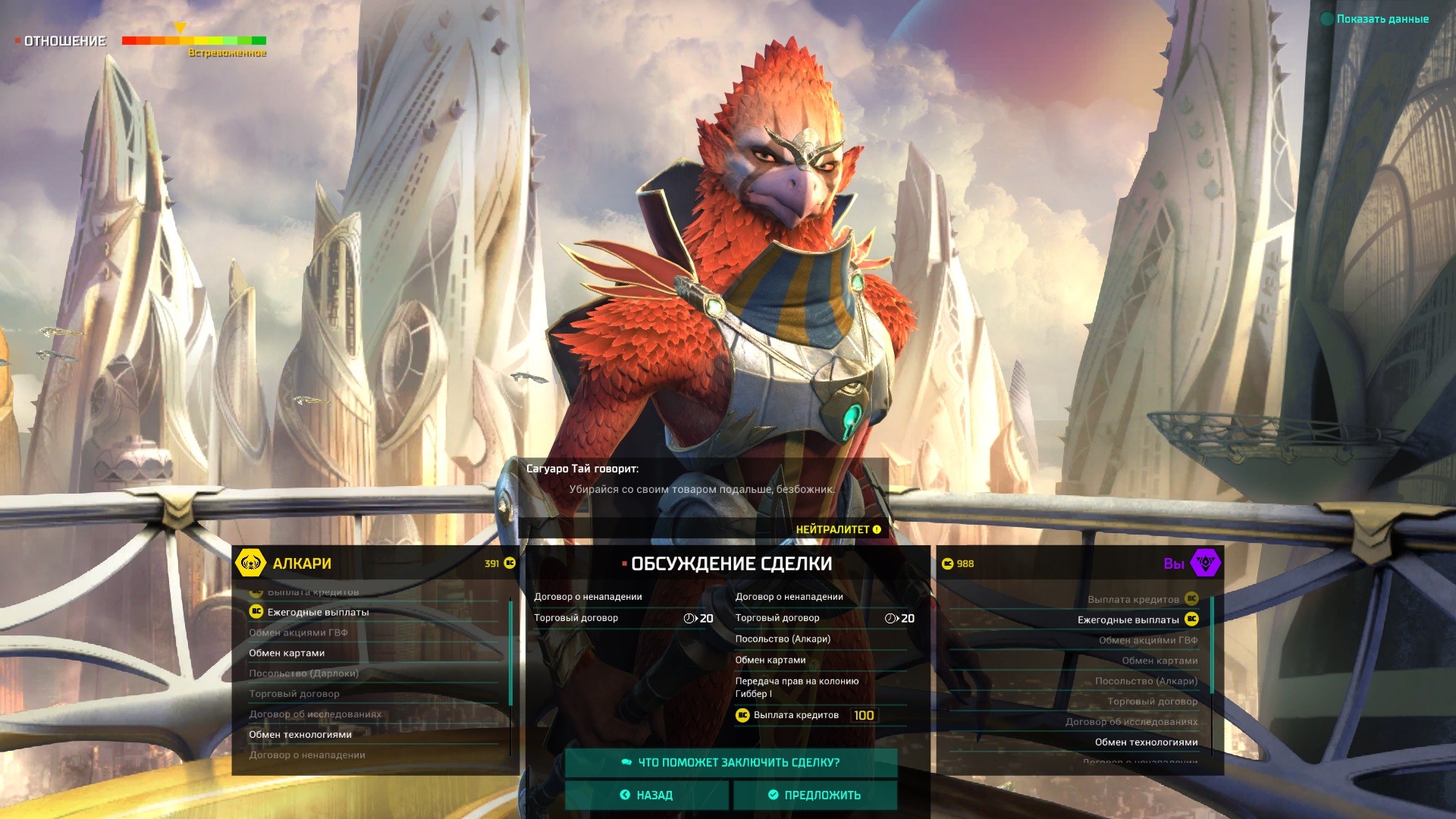Remove Посольство (Алкари) from the deal

click(x=783, y=639)
